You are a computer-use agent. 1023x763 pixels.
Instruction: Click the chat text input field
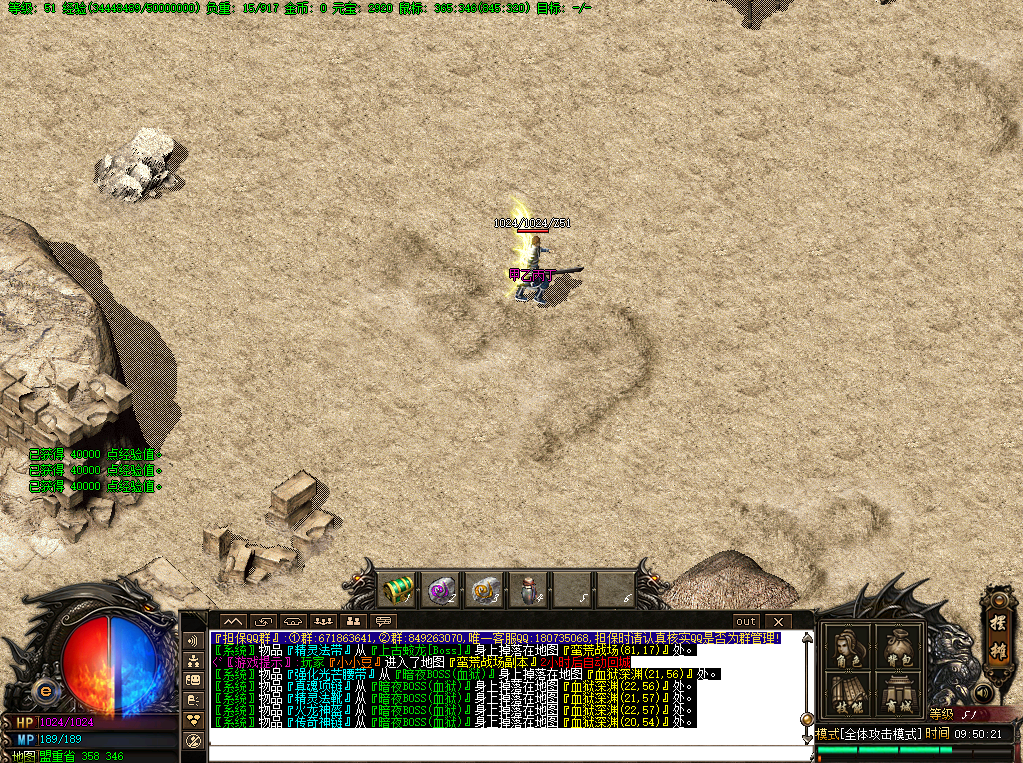(500, 752)
